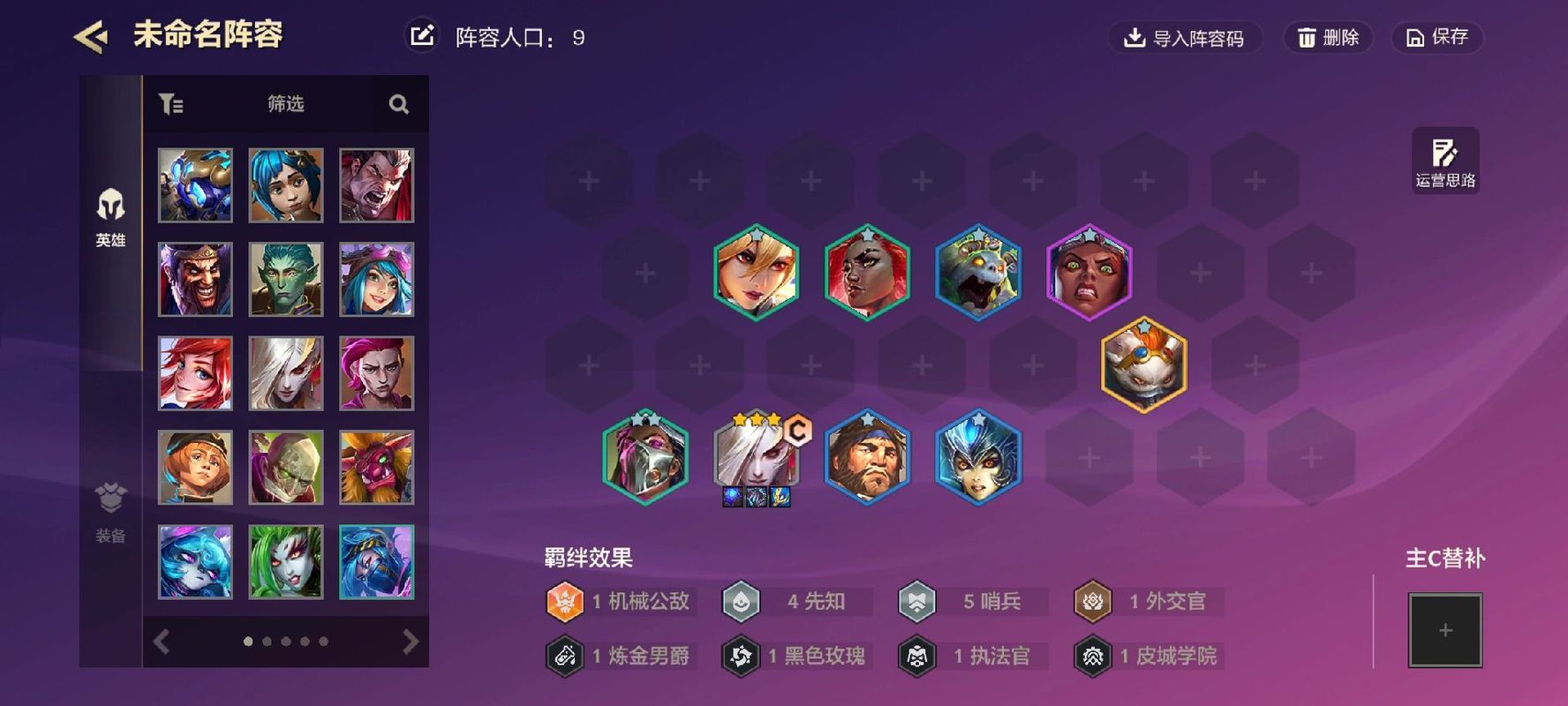
Task: Select the three-star white-haired carry unit
Action: (x=756, y=457)
